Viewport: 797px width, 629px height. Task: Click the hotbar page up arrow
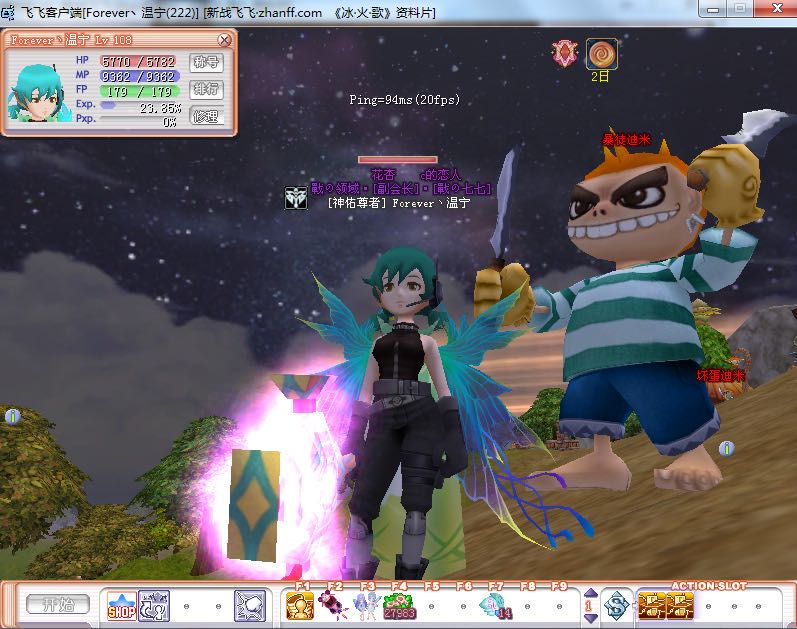(x=590, y=594)
